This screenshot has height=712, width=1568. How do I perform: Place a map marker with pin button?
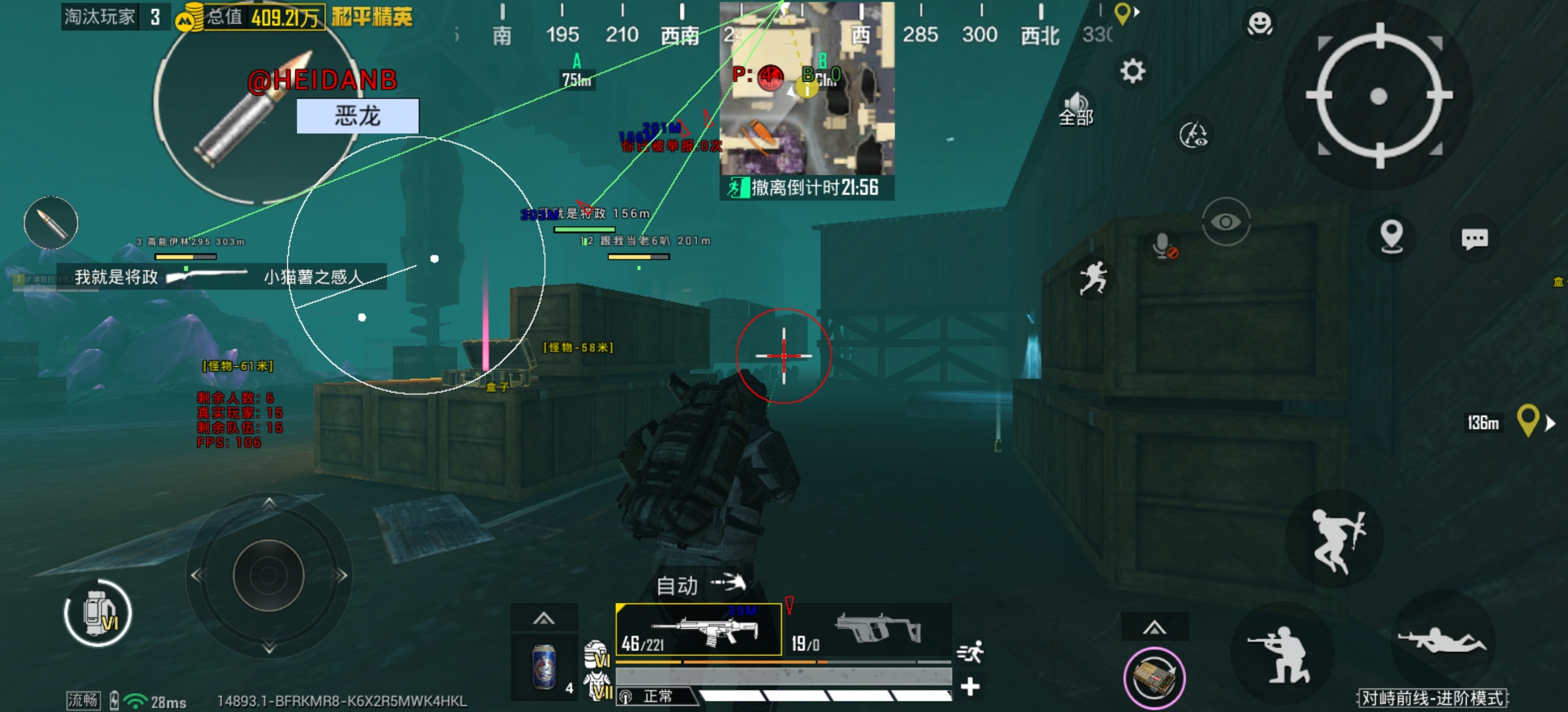point(1392,236)
